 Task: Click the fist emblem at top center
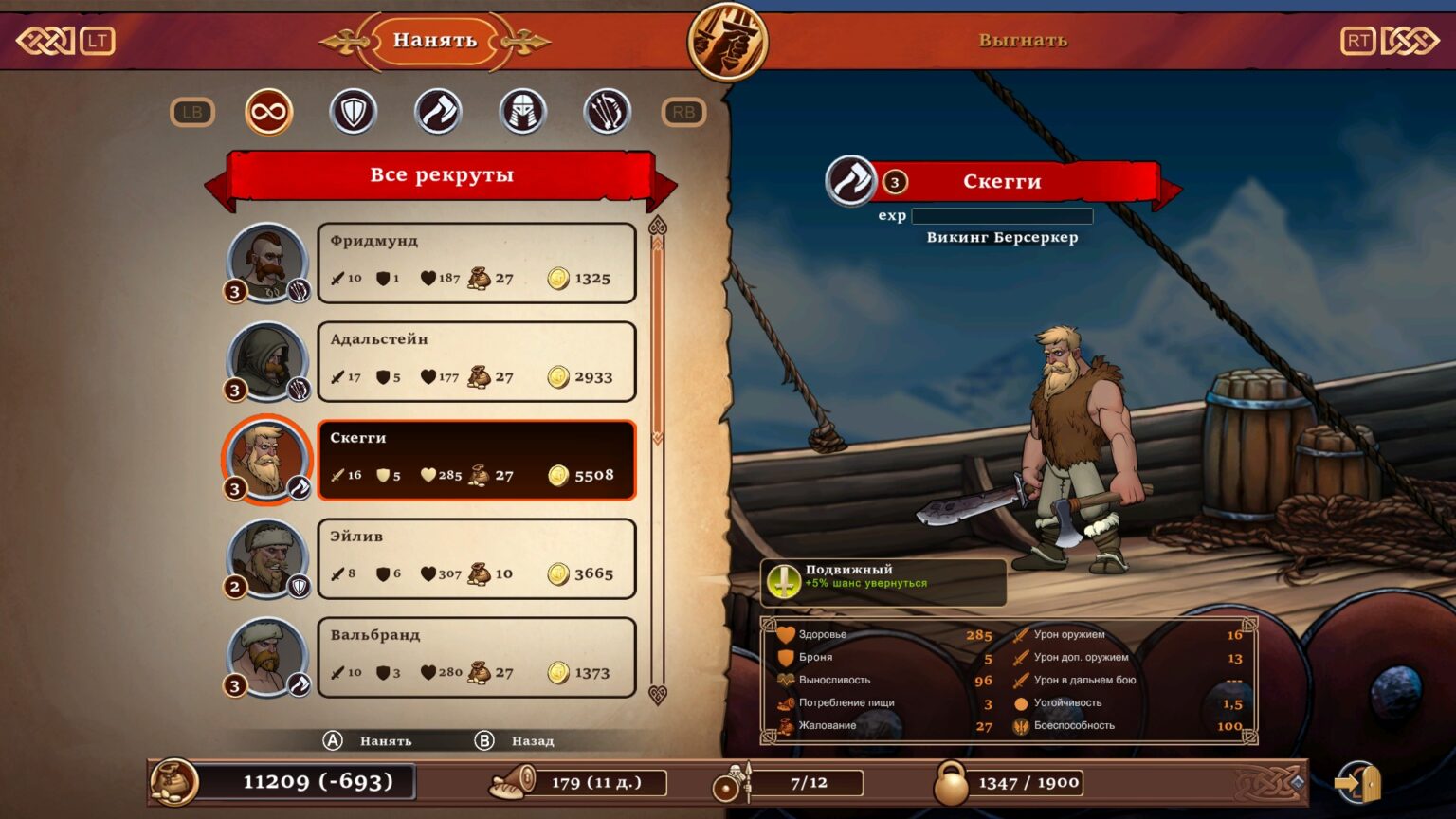(727, 41)
